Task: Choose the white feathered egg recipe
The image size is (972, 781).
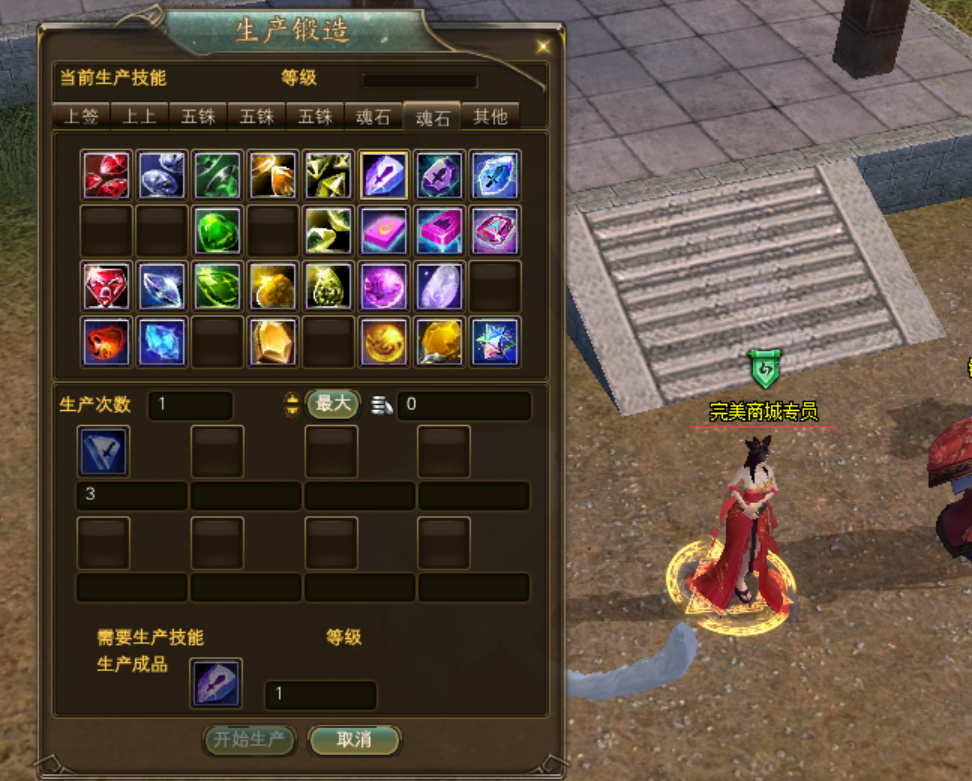Action: coord(440,286)
